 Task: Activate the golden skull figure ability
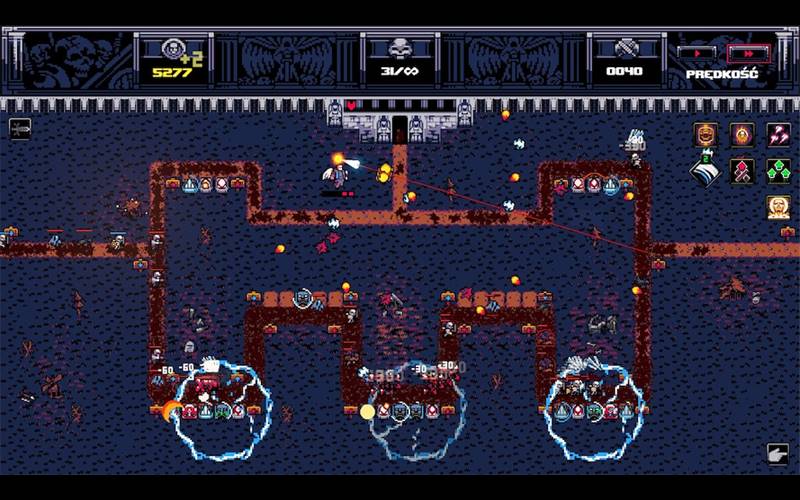pyautogui.click(x=778, y=207)
